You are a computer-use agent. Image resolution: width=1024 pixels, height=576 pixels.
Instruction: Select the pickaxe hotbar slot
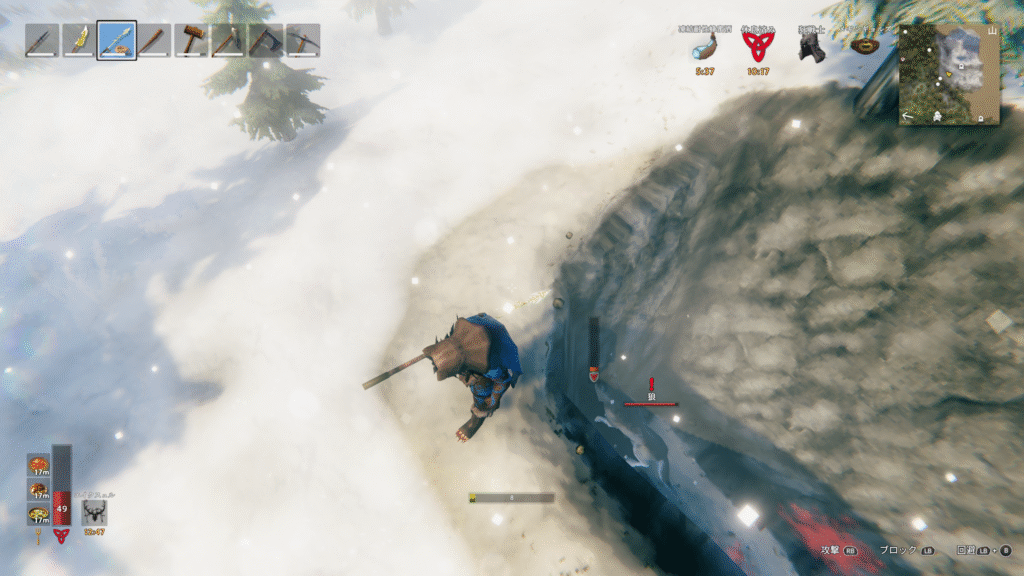(x=303, y=41)
